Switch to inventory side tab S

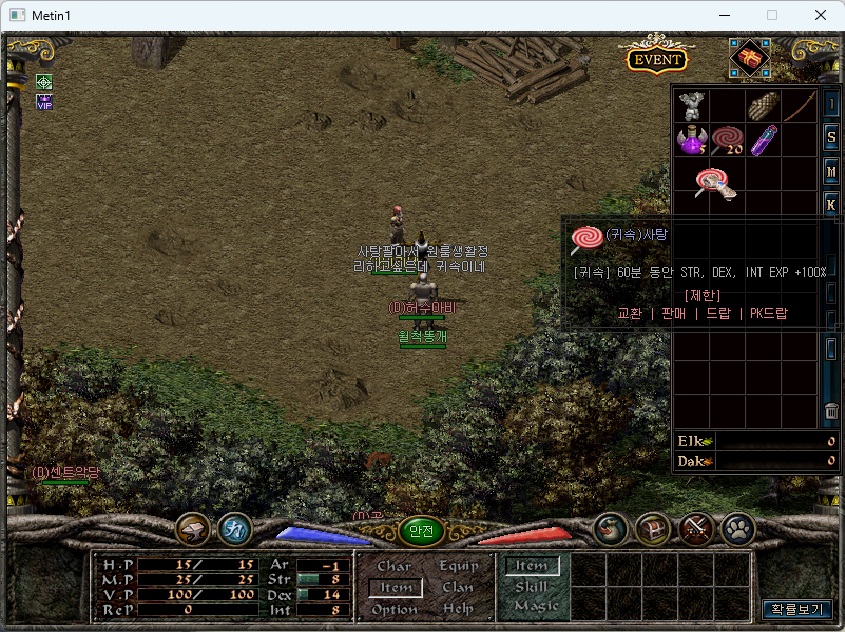(x=831, y=137)
